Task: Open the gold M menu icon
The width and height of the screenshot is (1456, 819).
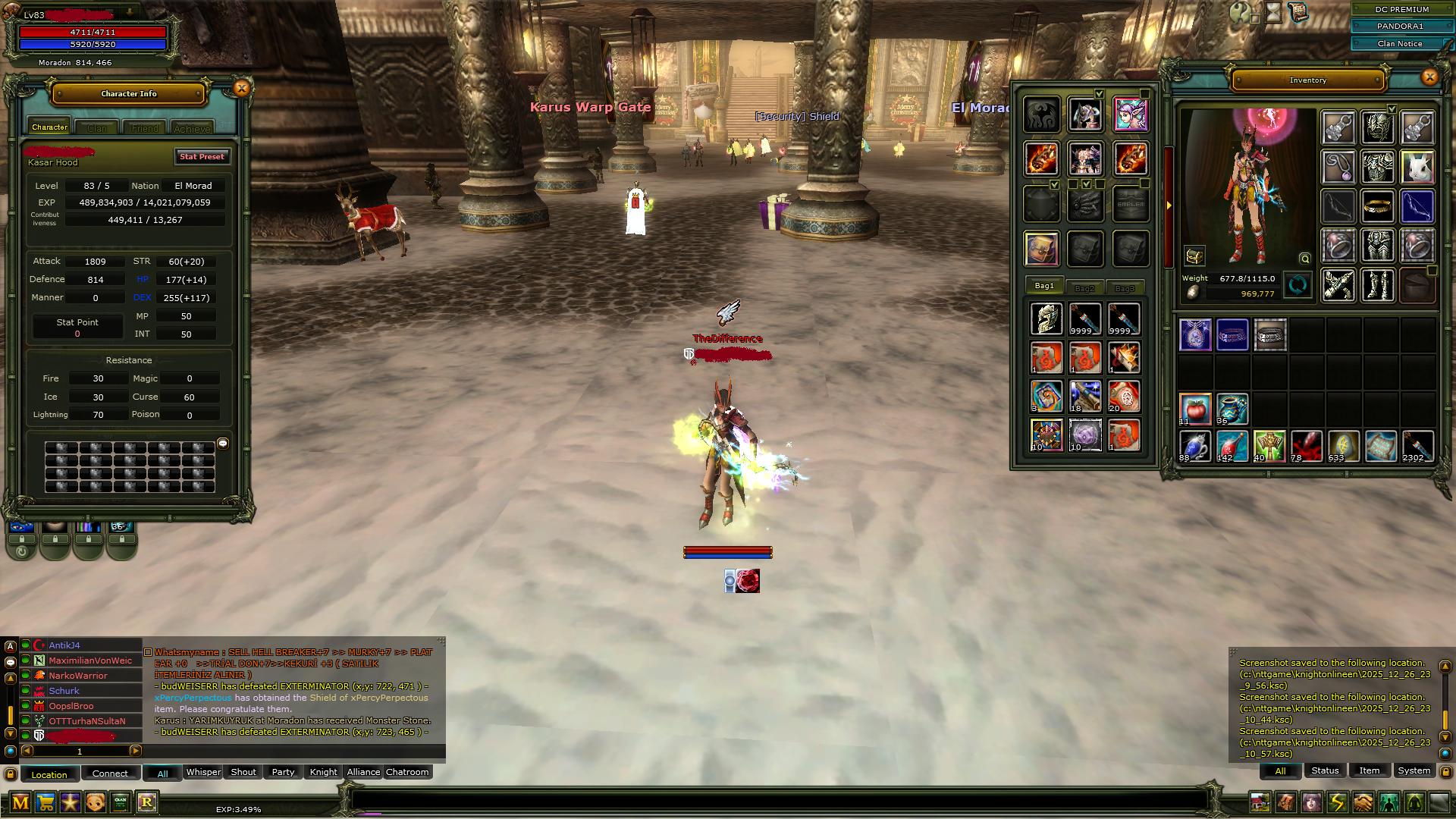Action: click(x=20, y=802)
